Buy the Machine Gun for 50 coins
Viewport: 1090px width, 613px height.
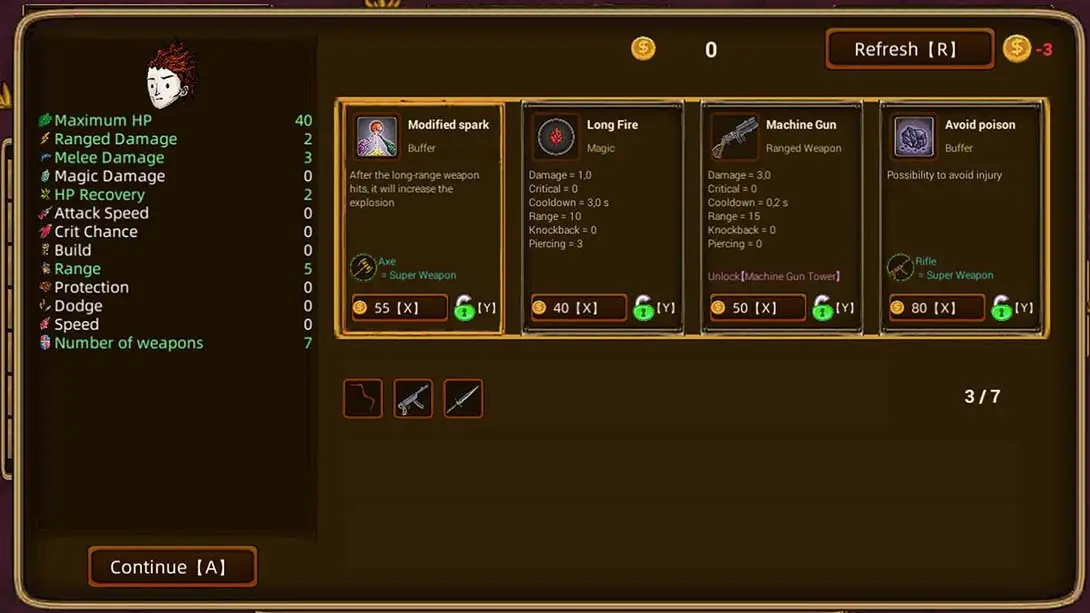(757, 308)
